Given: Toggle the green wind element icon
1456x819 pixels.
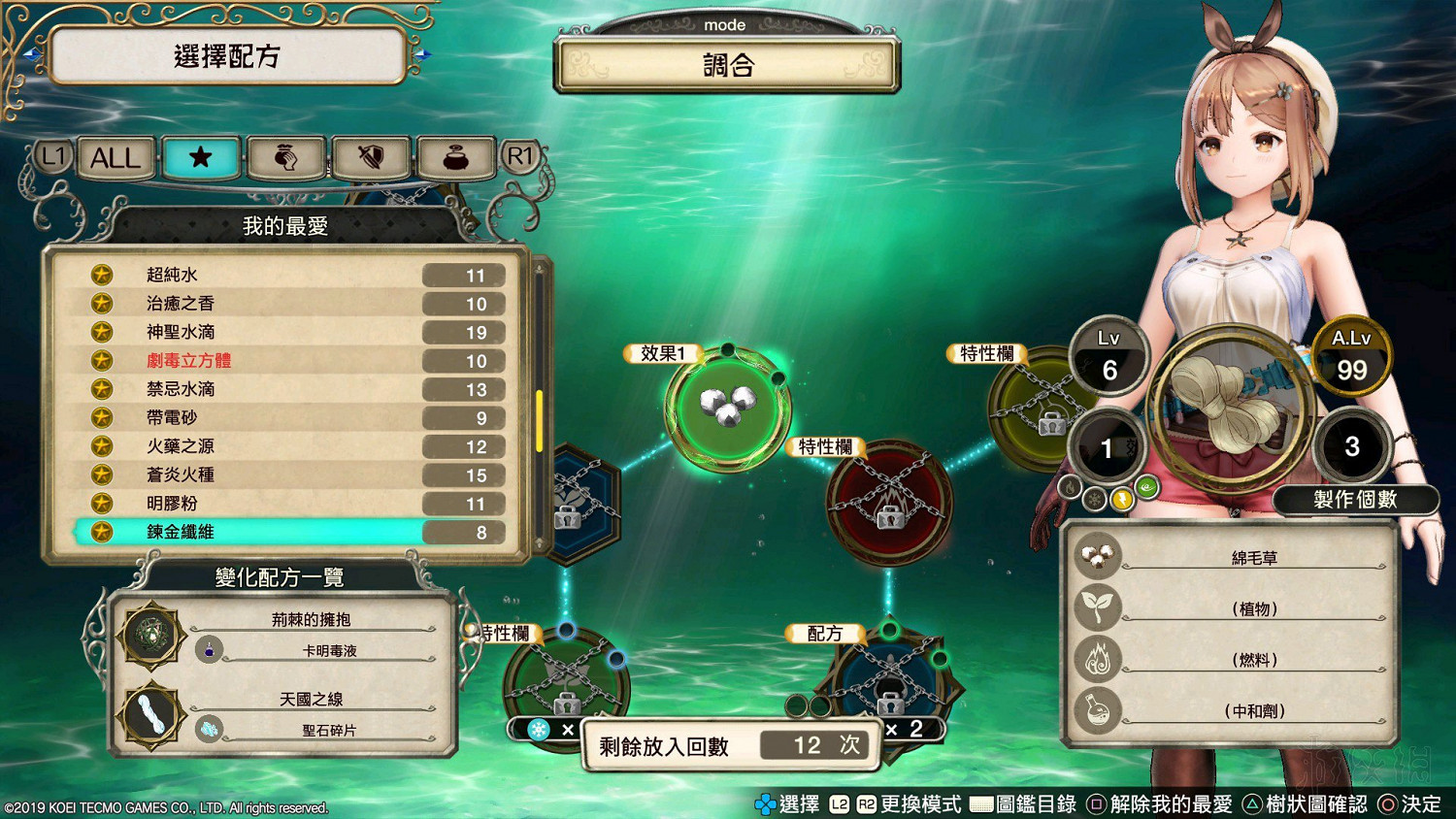Looking at the screenshot, I should coord(1147,490).
